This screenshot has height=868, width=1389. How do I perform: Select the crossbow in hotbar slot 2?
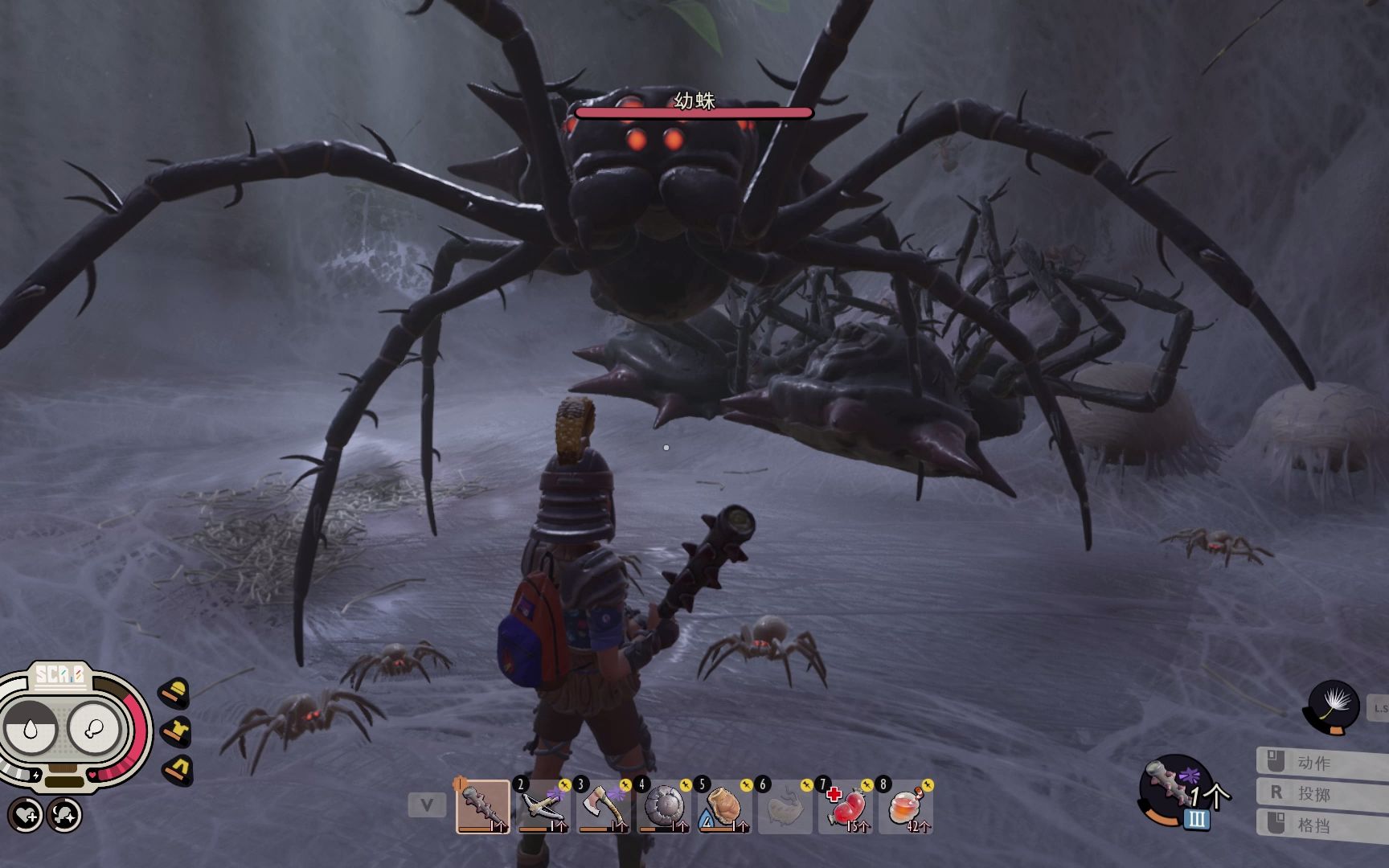tap(543, 806)
